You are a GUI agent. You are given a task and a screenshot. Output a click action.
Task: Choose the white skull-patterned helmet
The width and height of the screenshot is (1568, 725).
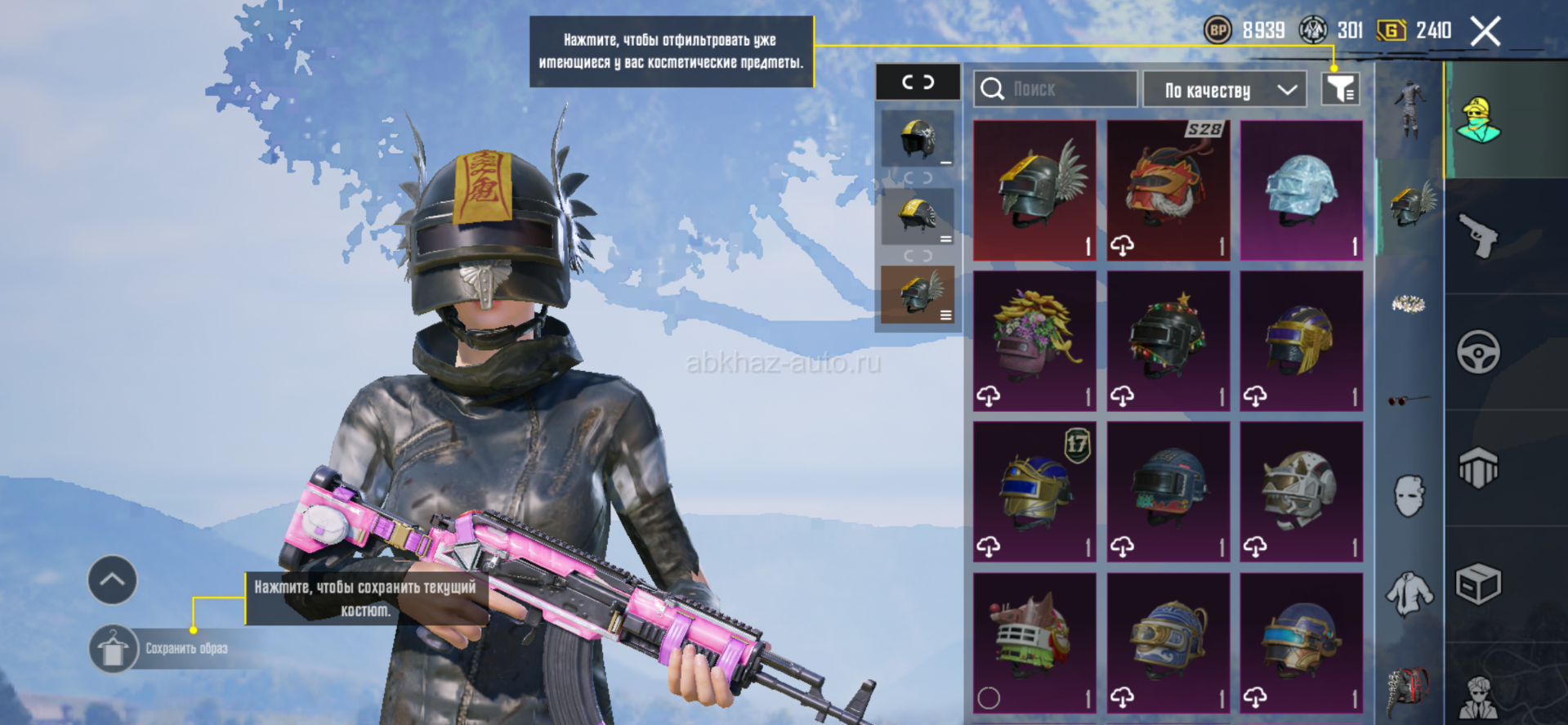[1301, 491]
